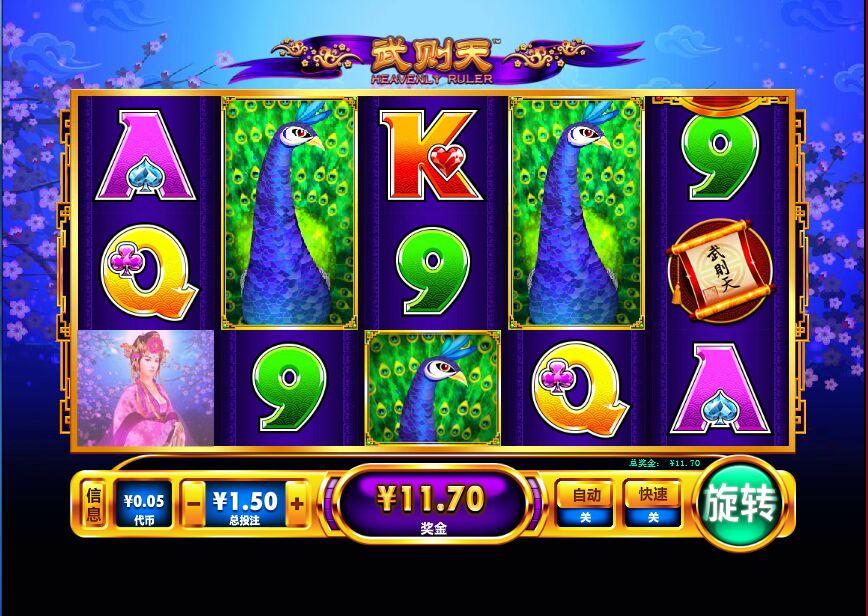Viewport: 868px width, 616px height.
Task: Change the ¥0.05 代币 coin value
Action: pos(144,504)
